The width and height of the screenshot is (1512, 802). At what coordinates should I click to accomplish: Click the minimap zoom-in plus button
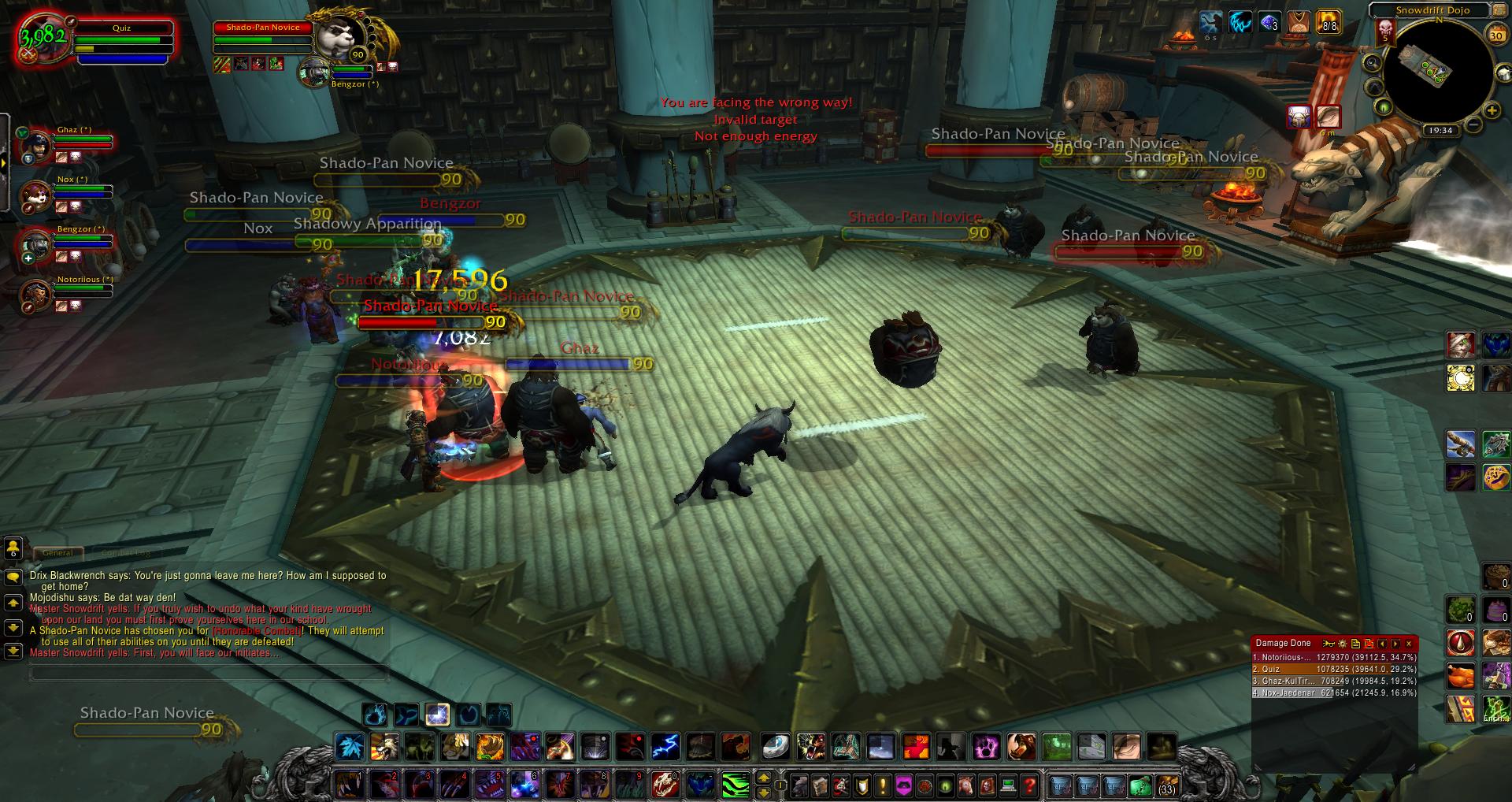(x=1490, y=110)
